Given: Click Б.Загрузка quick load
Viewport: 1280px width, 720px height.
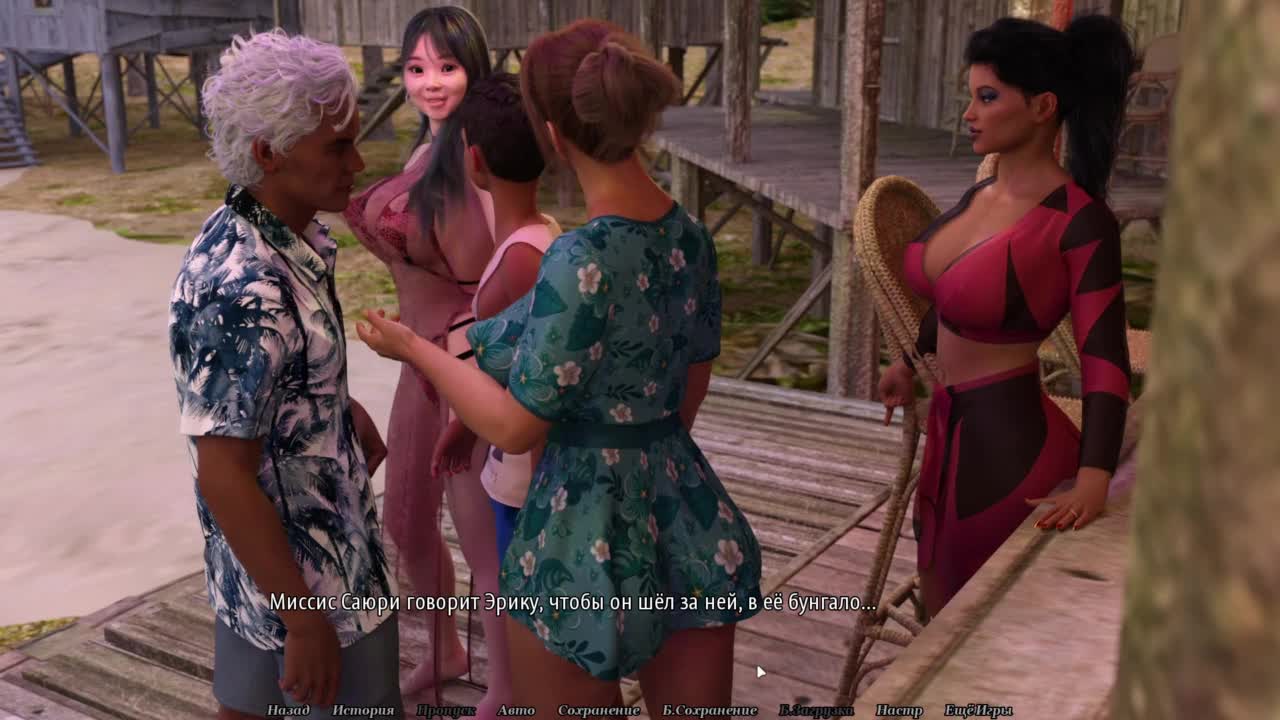Looking at the screenshot, I should (816, 710).
